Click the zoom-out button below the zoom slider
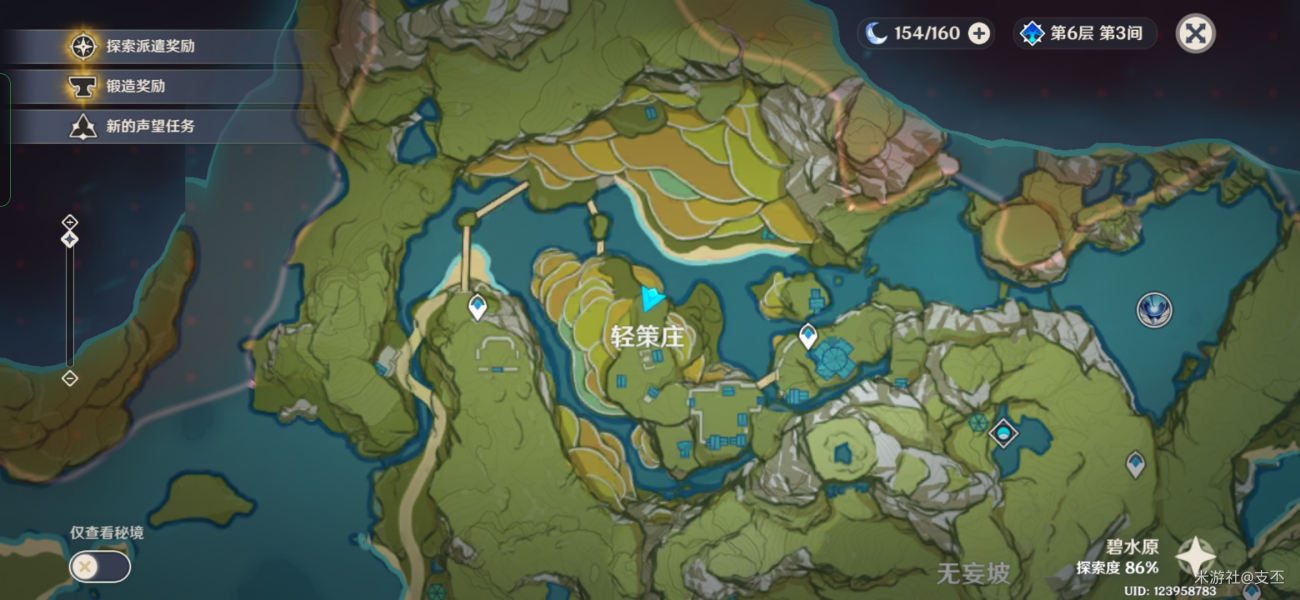 coord(69,378)
